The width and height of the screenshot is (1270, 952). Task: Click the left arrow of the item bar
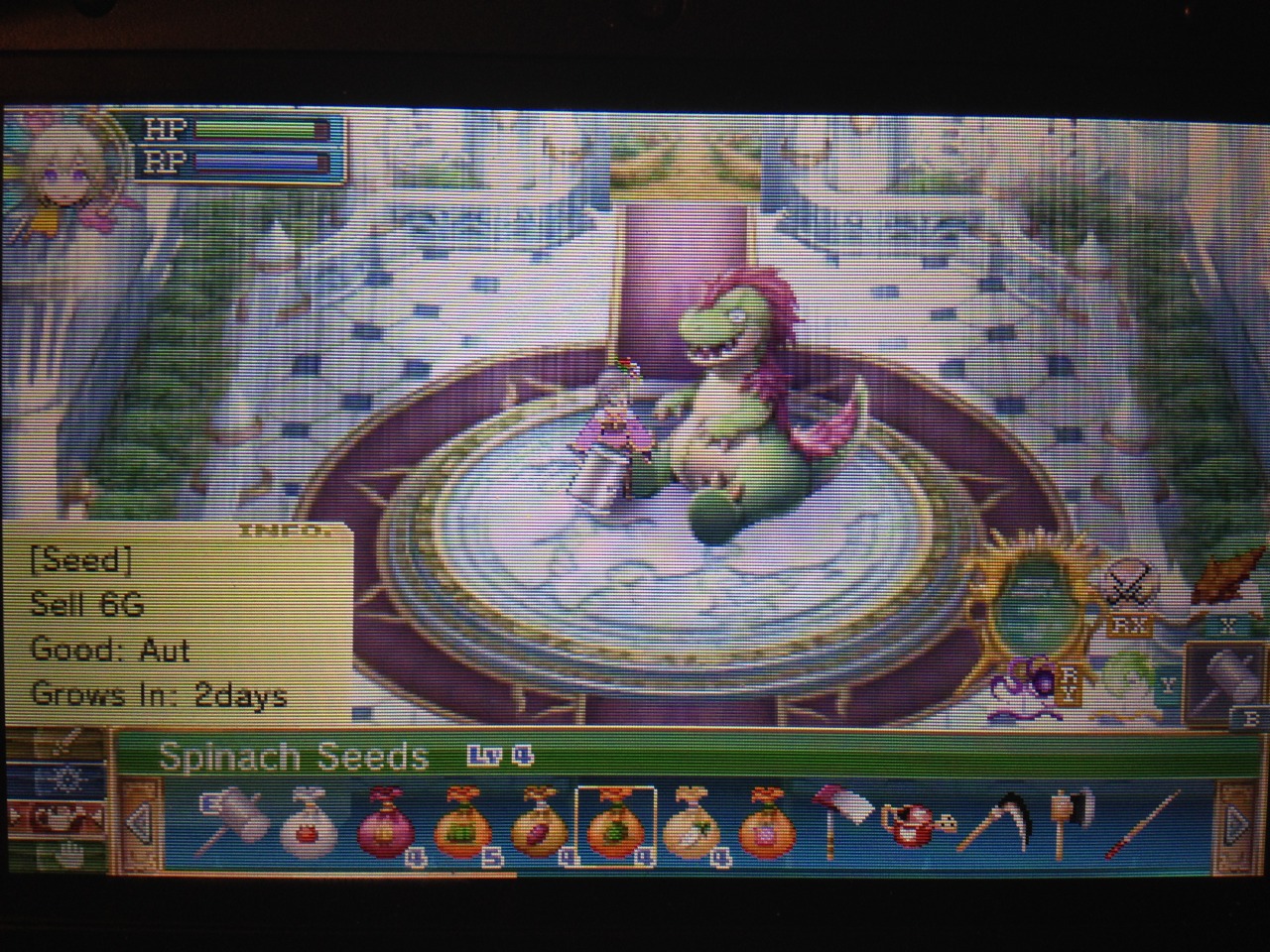[141, 823]
